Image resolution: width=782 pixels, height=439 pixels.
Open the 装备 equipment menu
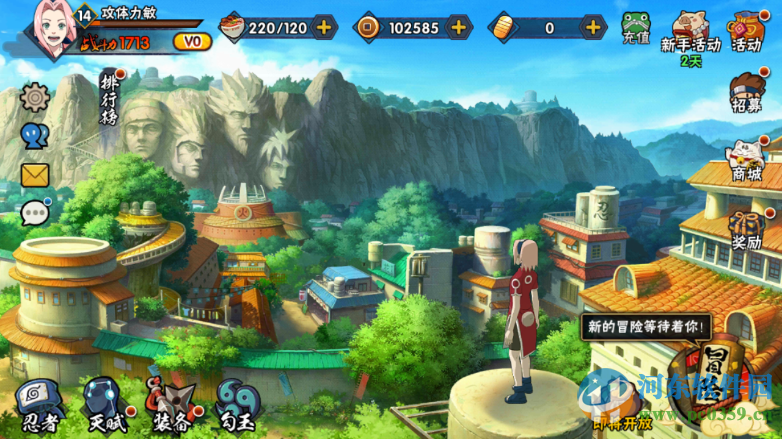(170, 405)
